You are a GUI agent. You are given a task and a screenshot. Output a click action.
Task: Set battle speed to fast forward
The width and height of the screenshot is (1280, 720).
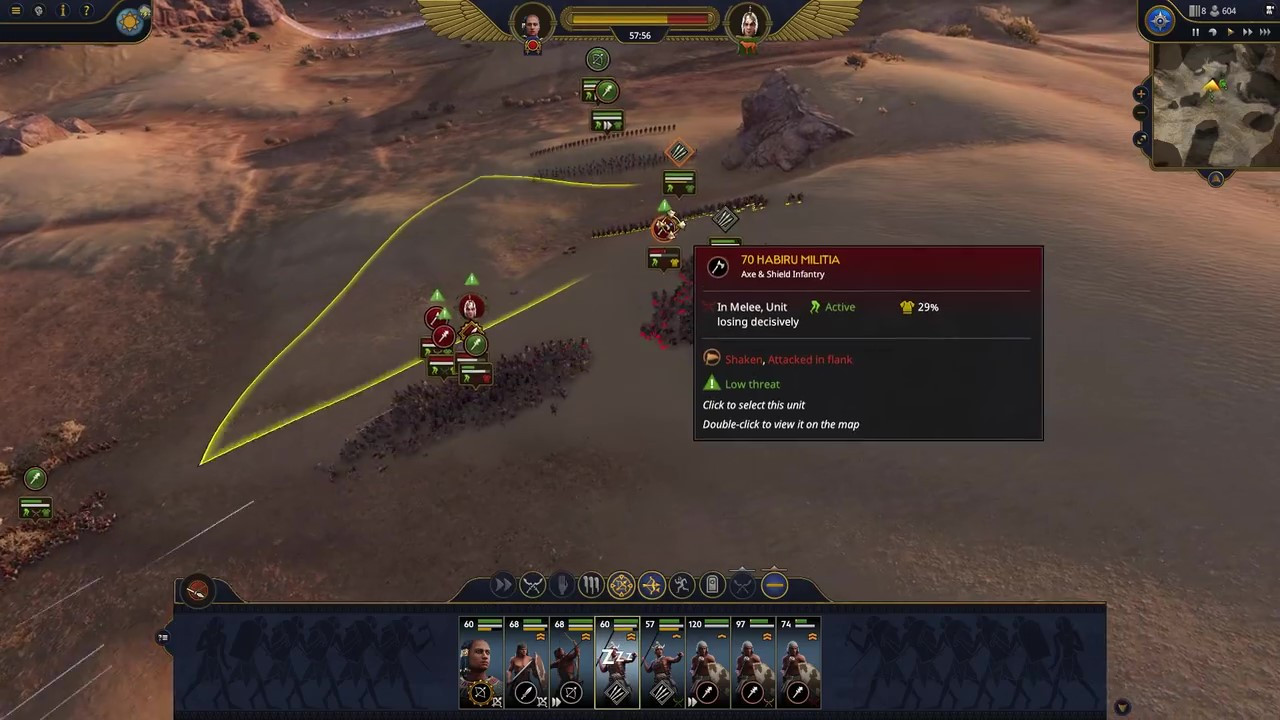point(1247,33)
